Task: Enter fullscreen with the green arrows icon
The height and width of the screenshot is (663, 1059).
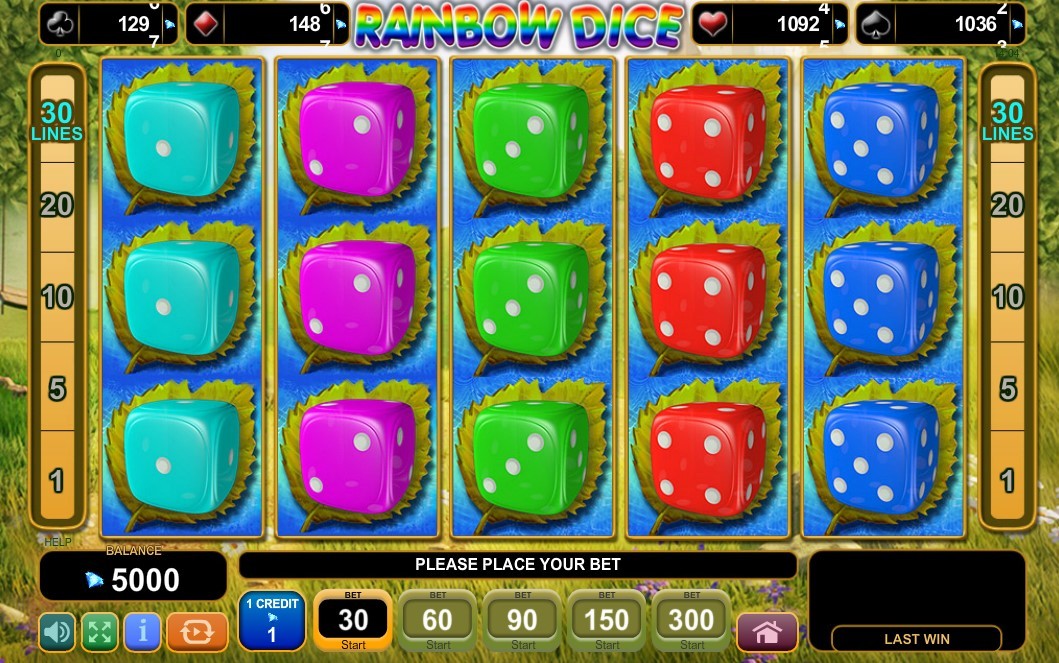Action: tap(100, 631)
